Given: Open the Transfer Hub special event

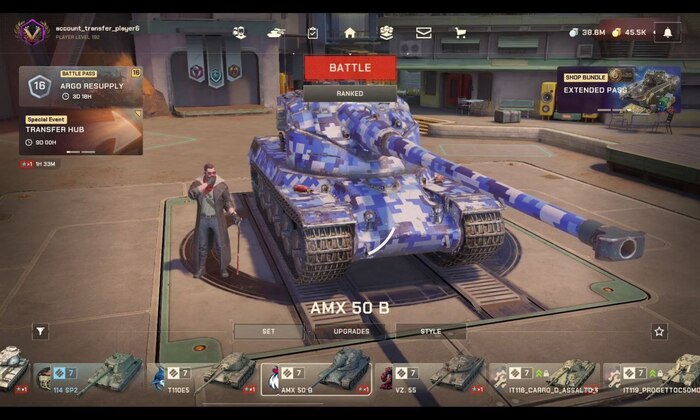Looking at the screenshot, I should [80, 133].
